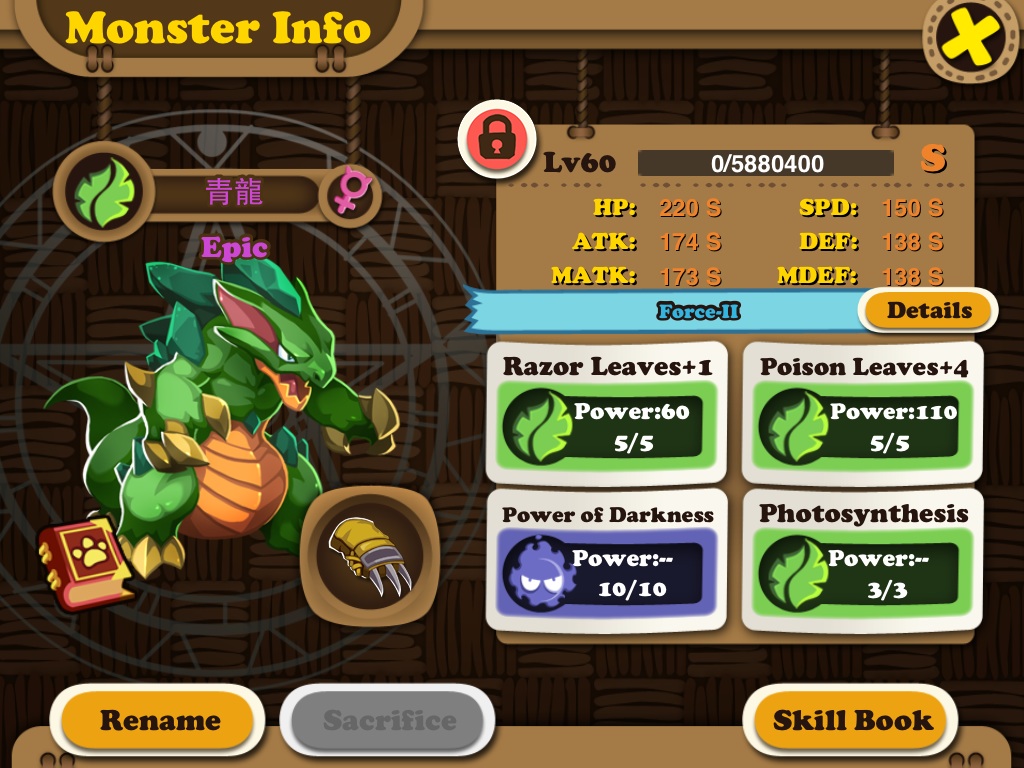This screenshot has height=768, width=1024.
Task: Choose the Power of Darkness skill
Action: [x=607, y=560]
